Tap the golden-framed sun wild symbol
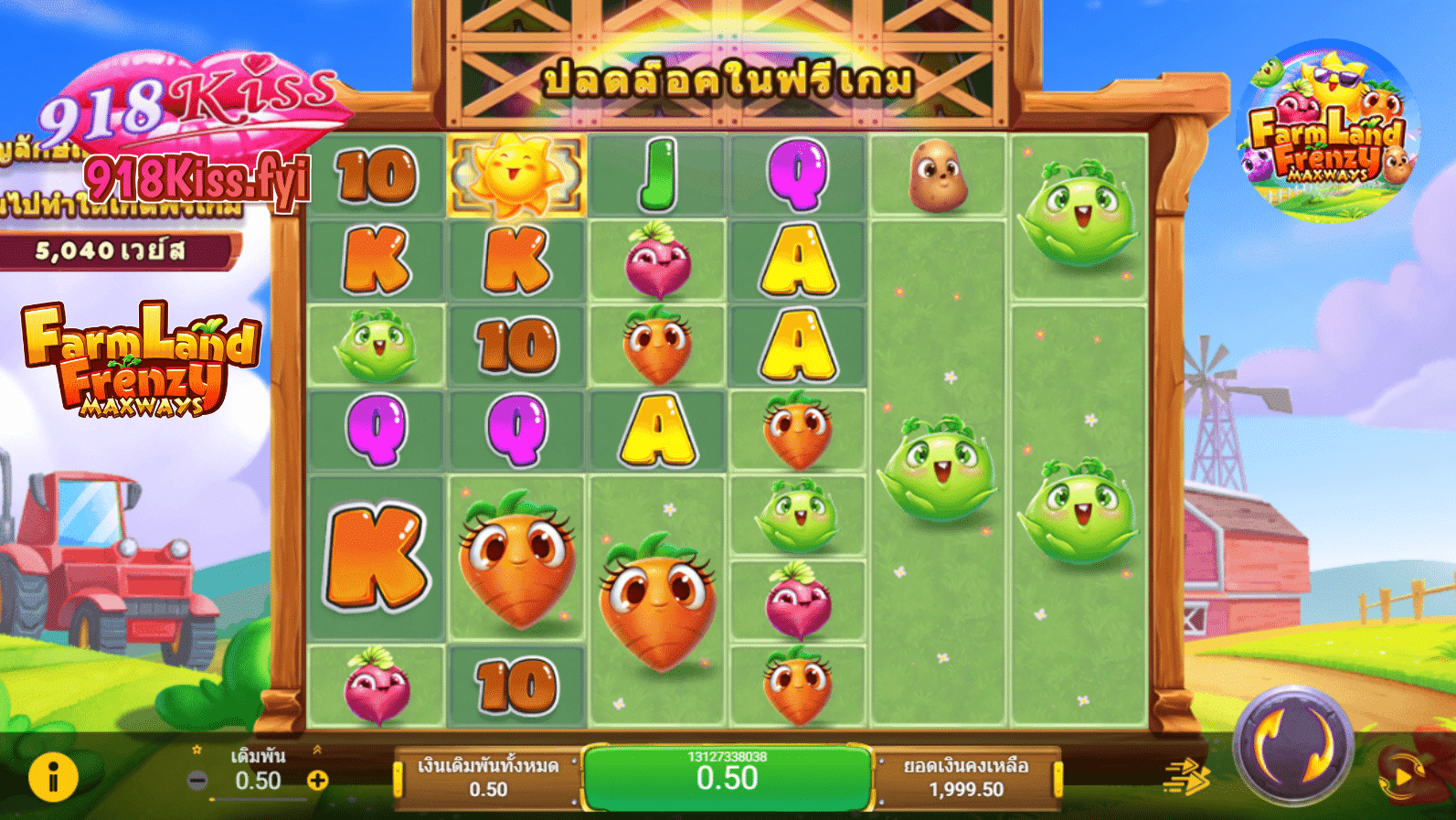This screenshot has height=820, width=1456. 516,174
